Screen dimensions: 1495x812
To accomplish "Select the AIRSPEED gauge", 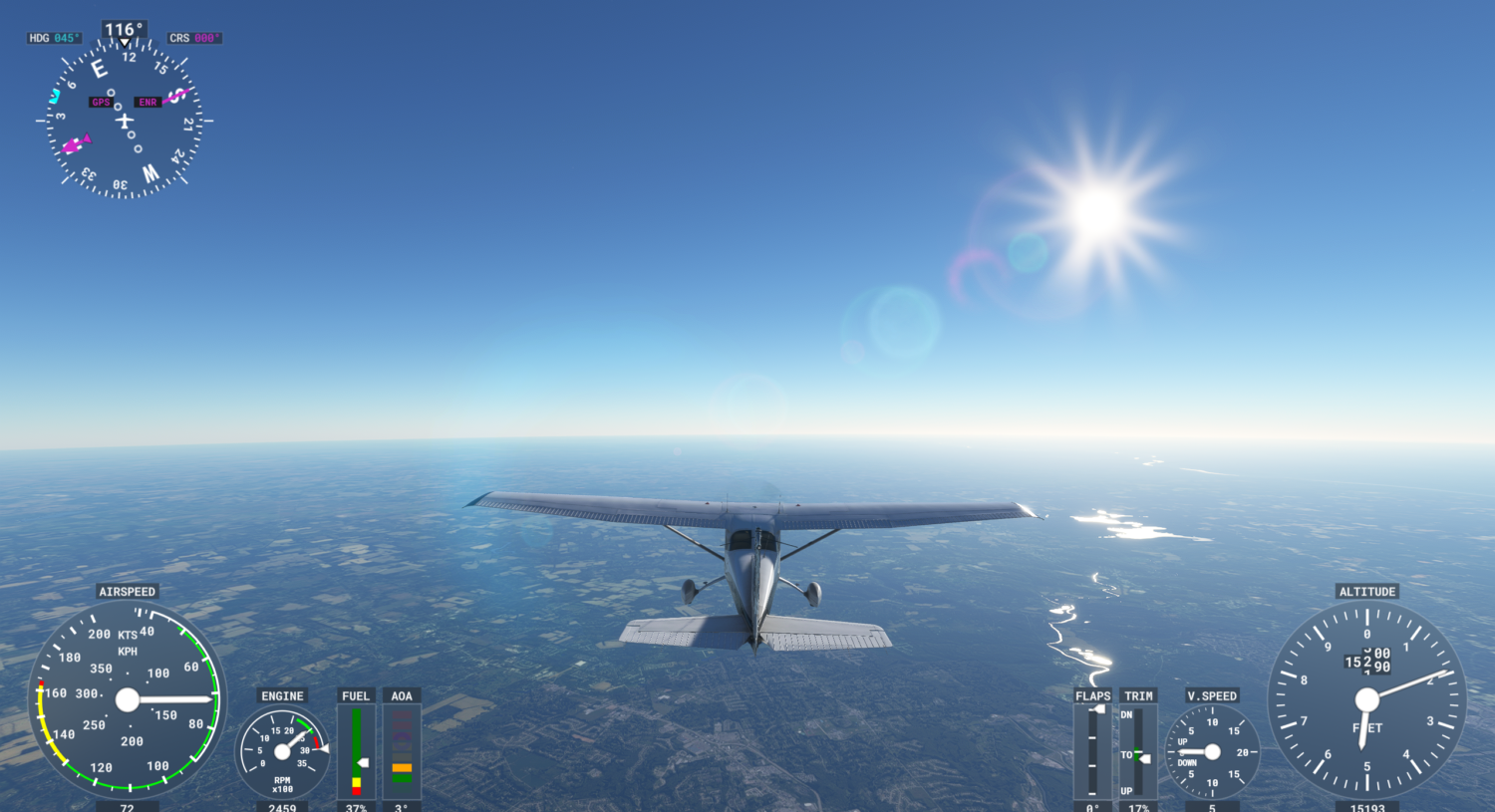I will [128, 698].
